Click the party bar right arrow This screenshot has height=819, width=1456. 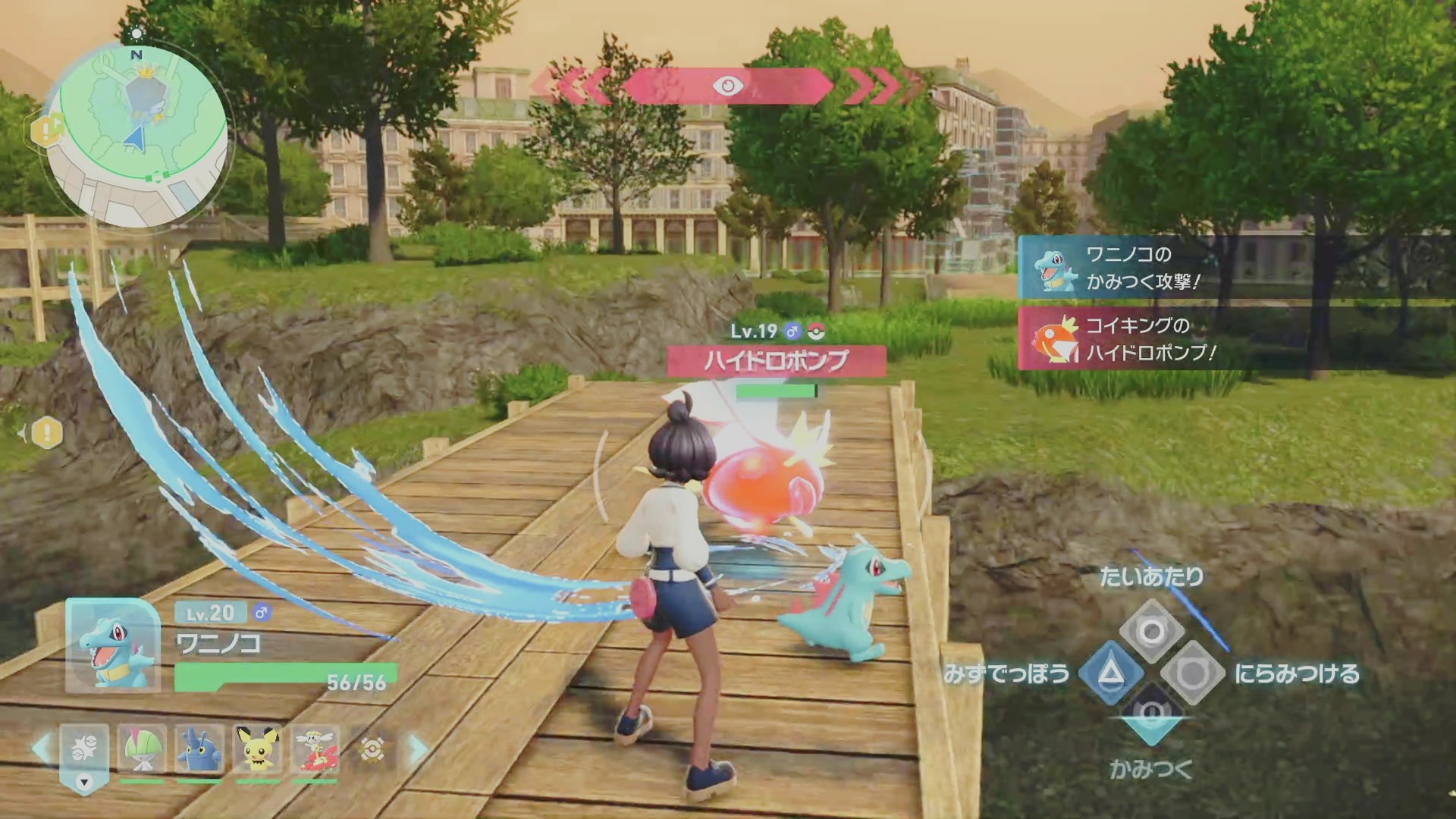(x=418, y=749)
